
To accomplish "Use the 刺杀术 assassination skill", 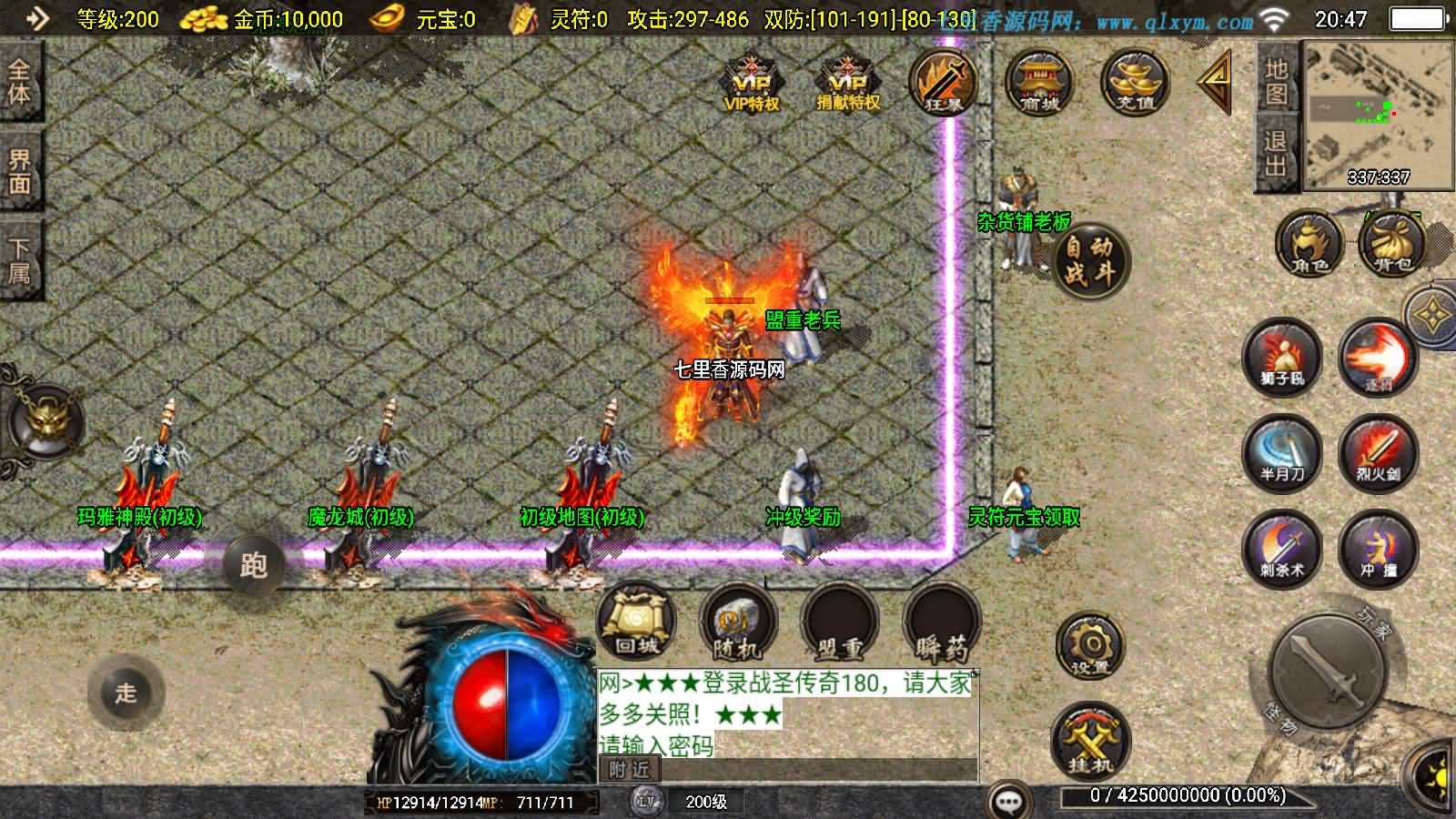I will point(1282,549).
